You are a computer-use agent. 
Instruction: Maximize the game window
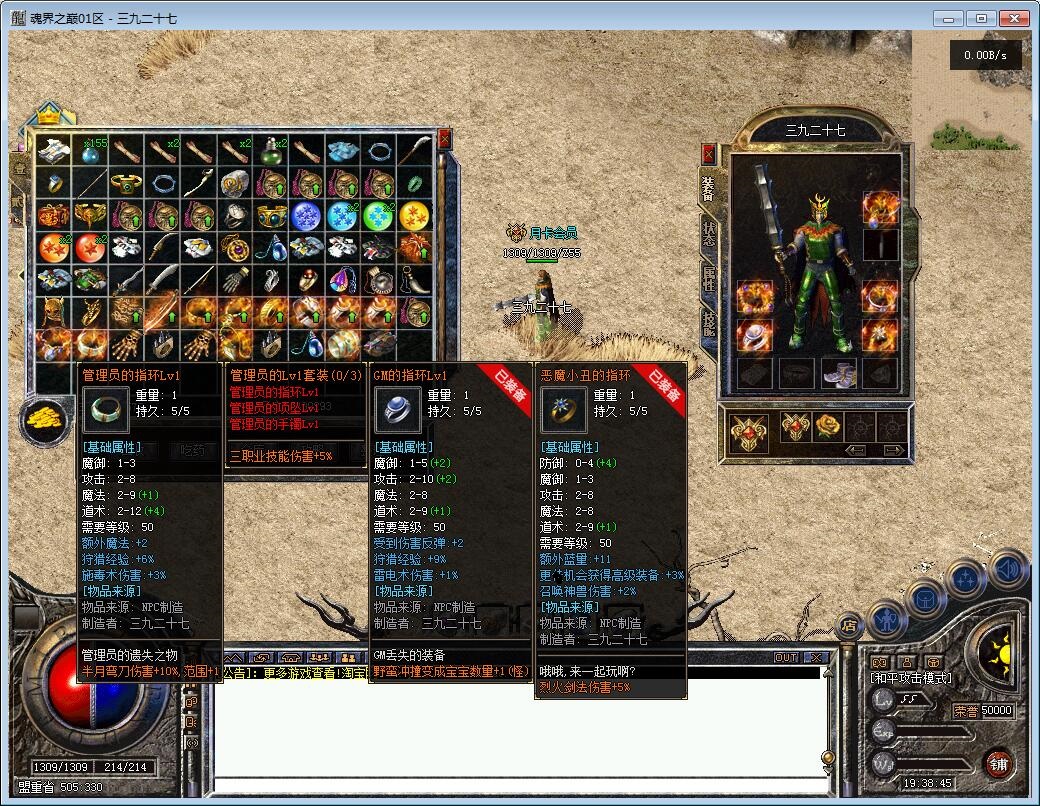point(981,18)
